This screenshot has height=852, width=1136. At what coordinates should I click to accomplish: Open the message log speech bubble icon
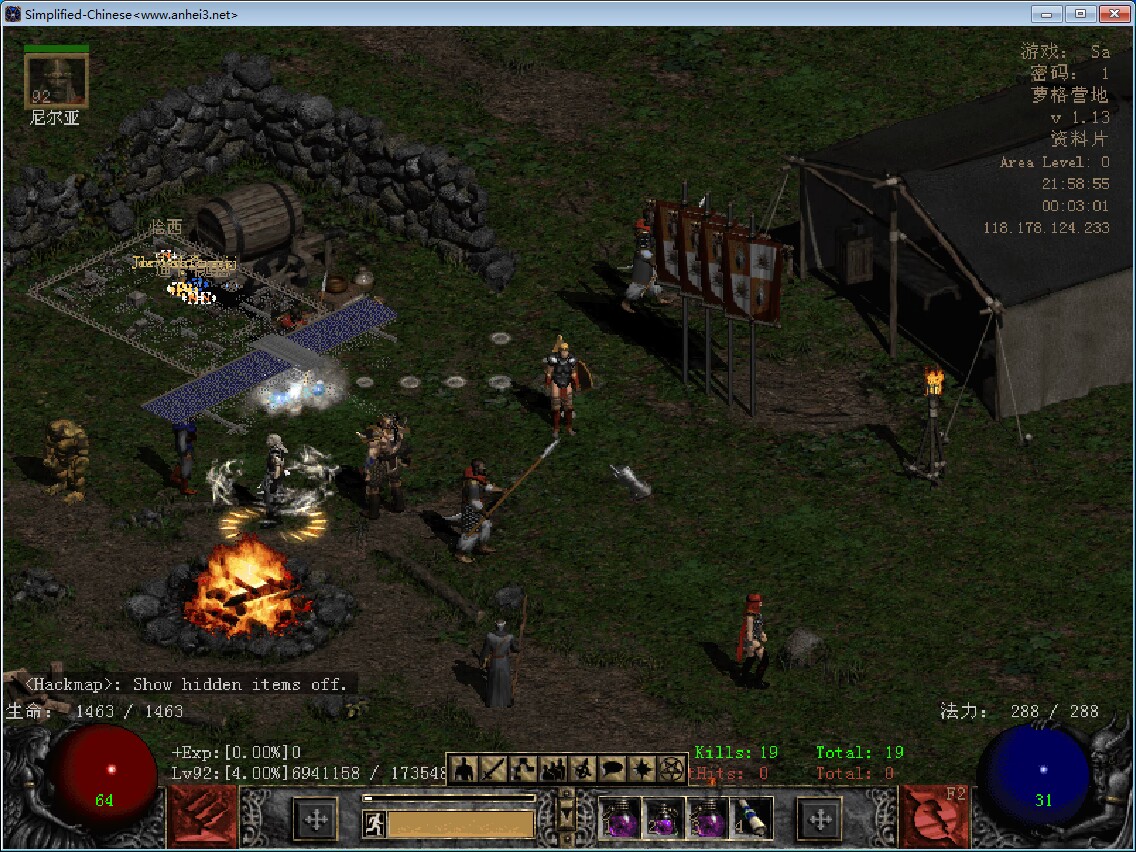[612, 769]
